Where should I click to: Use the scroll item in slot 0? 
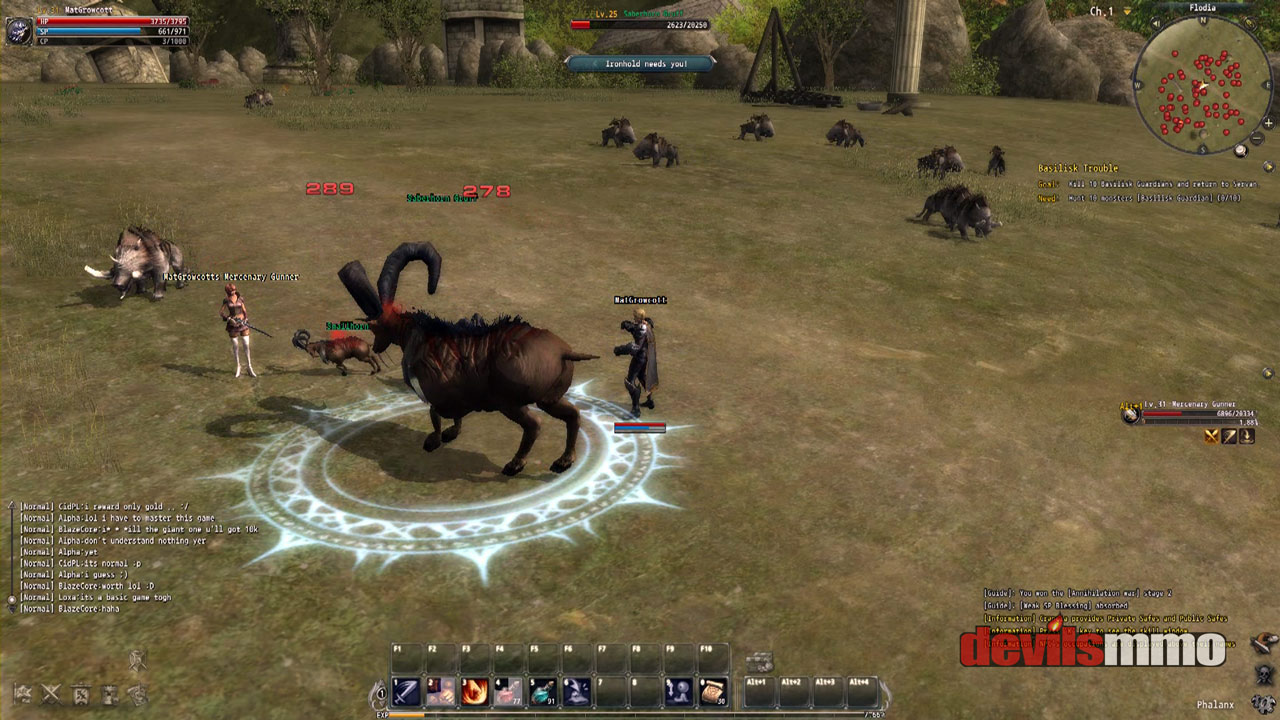coord(713,691)
